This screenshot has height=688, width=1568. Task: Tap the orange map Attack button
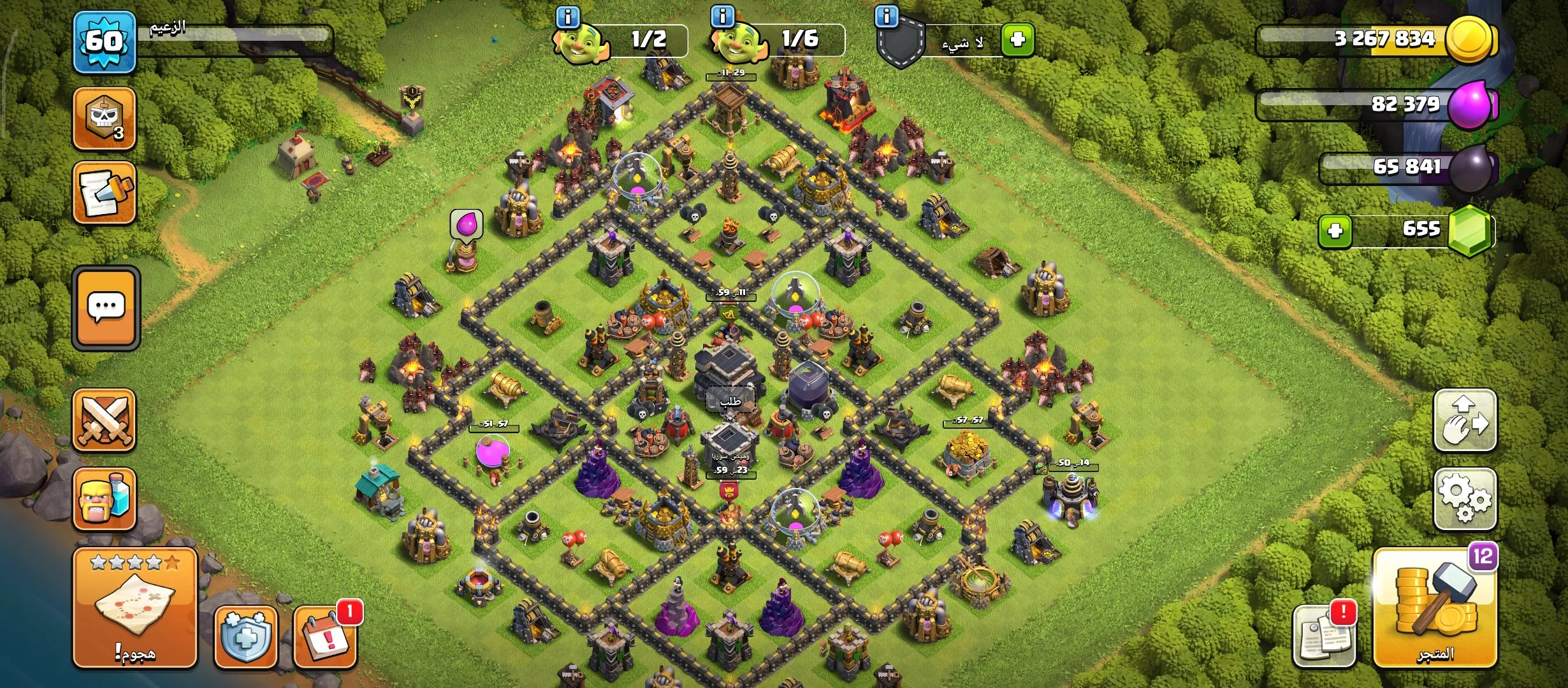tap(134, 607)
